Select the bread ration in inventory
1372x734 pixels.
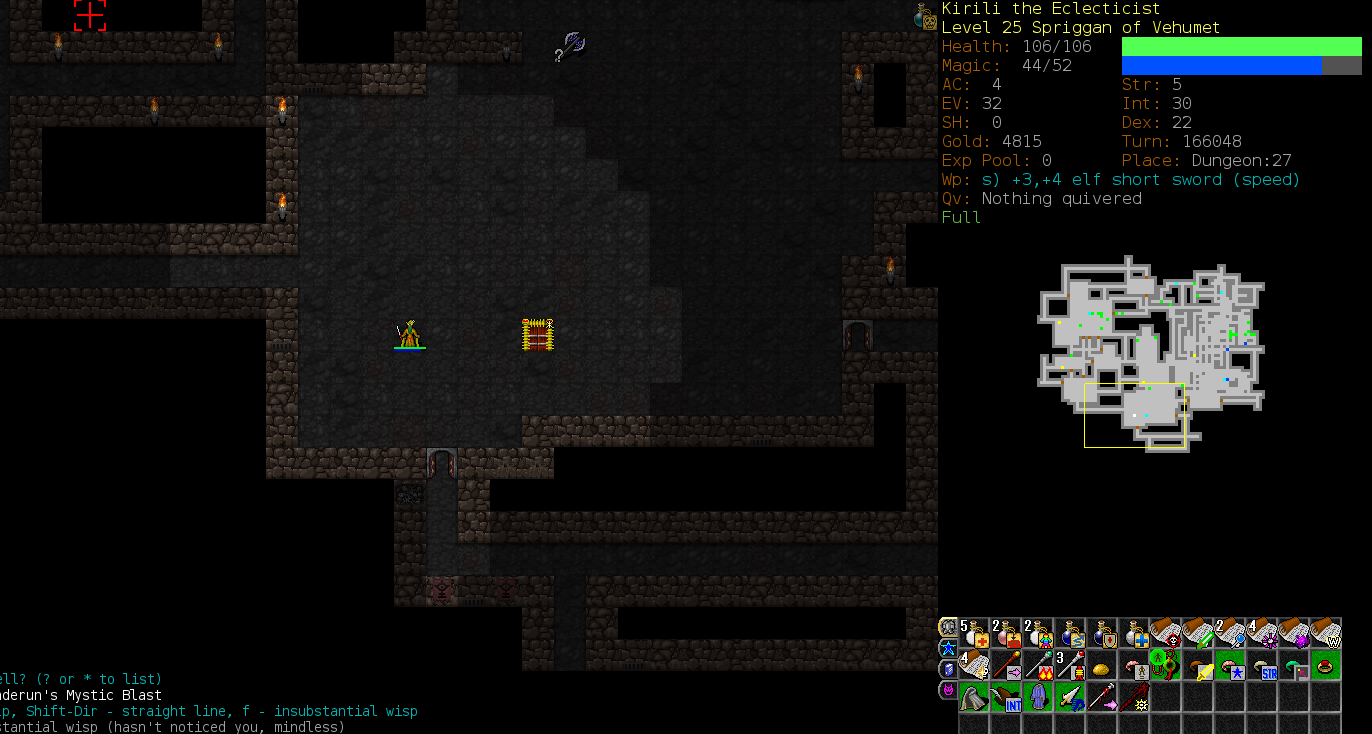tap(1102, 665)
